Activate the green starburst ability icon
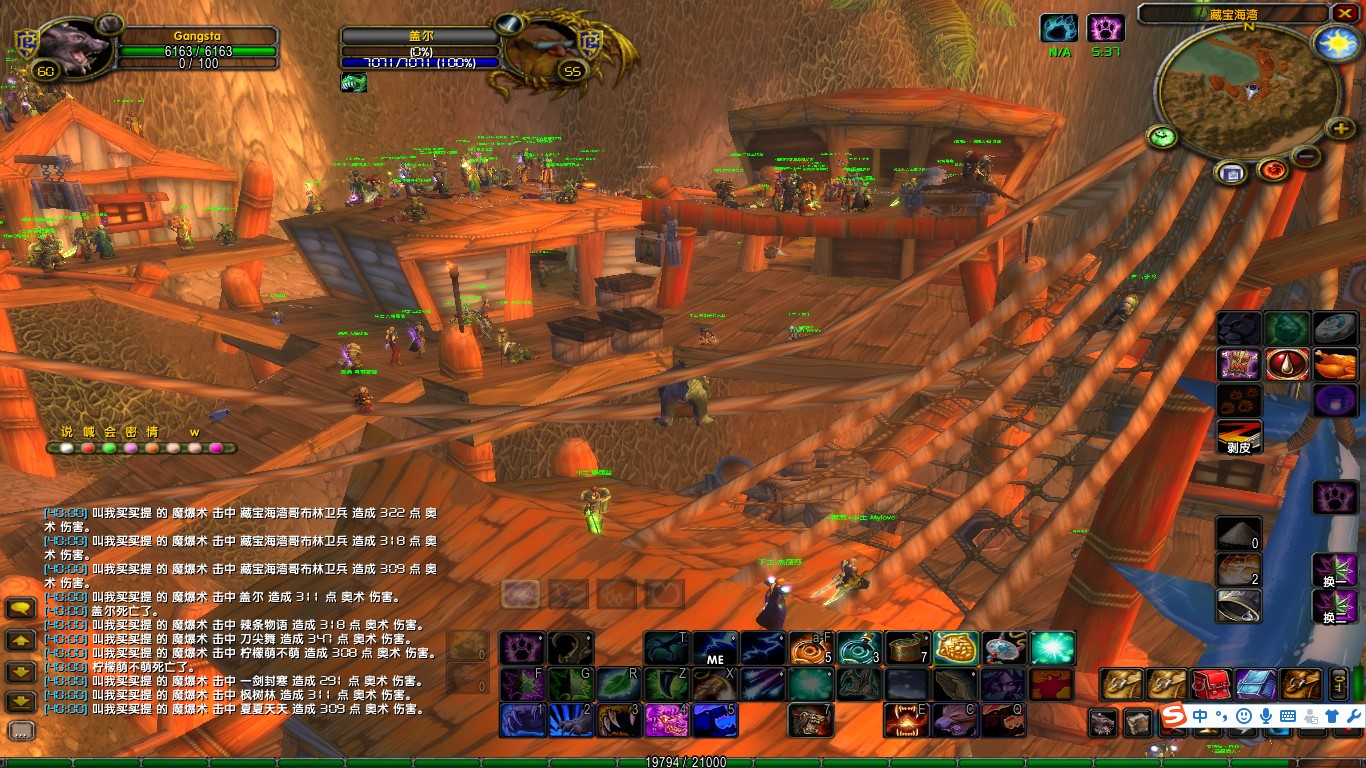 (1052, 648)
